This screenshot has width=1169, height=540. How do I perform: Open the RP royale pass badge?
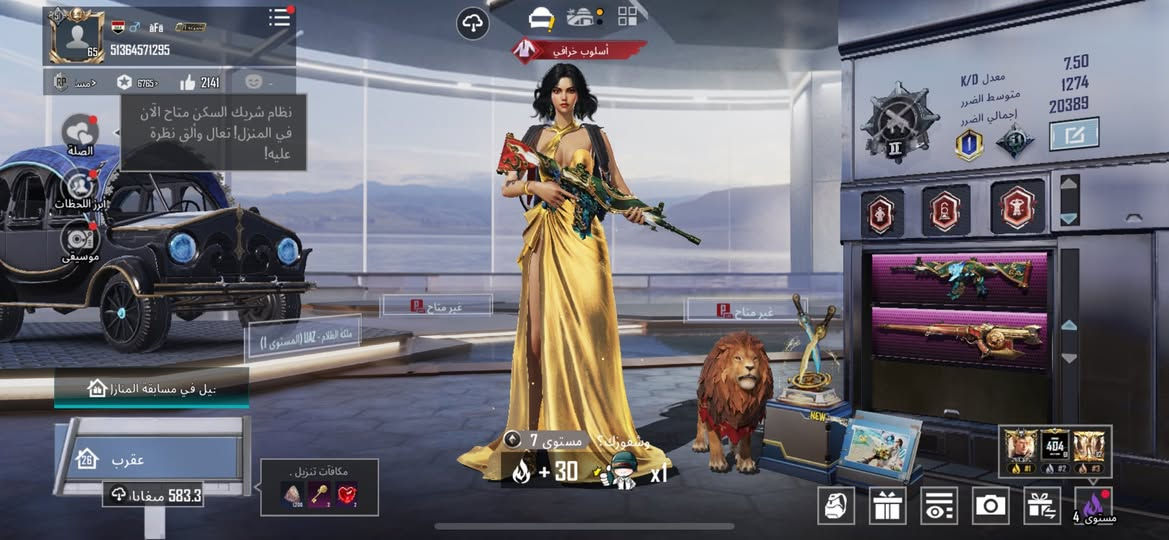tap(61, 82)
